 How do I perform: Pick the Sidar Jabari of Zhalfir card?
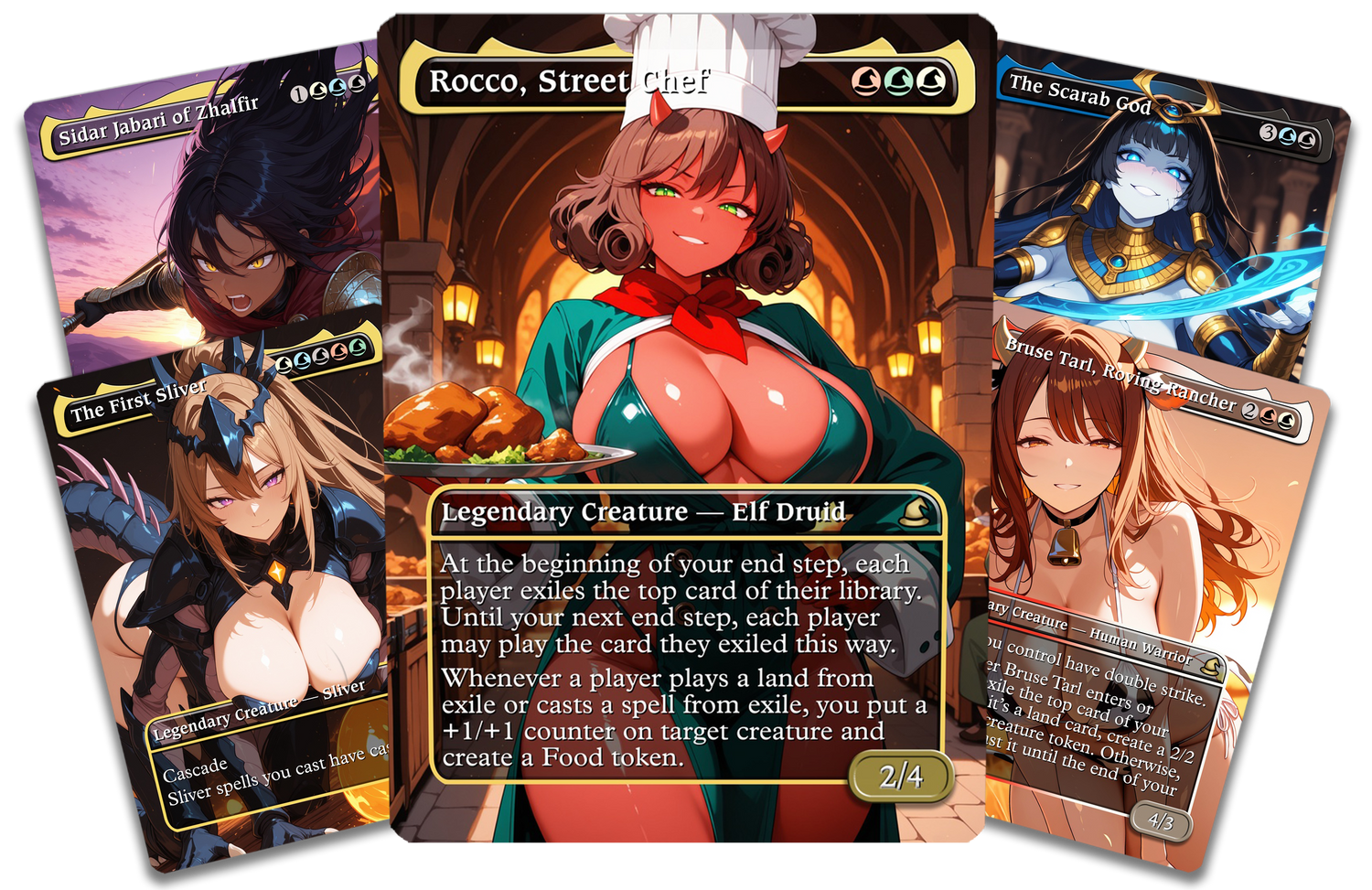click(210, 210)
